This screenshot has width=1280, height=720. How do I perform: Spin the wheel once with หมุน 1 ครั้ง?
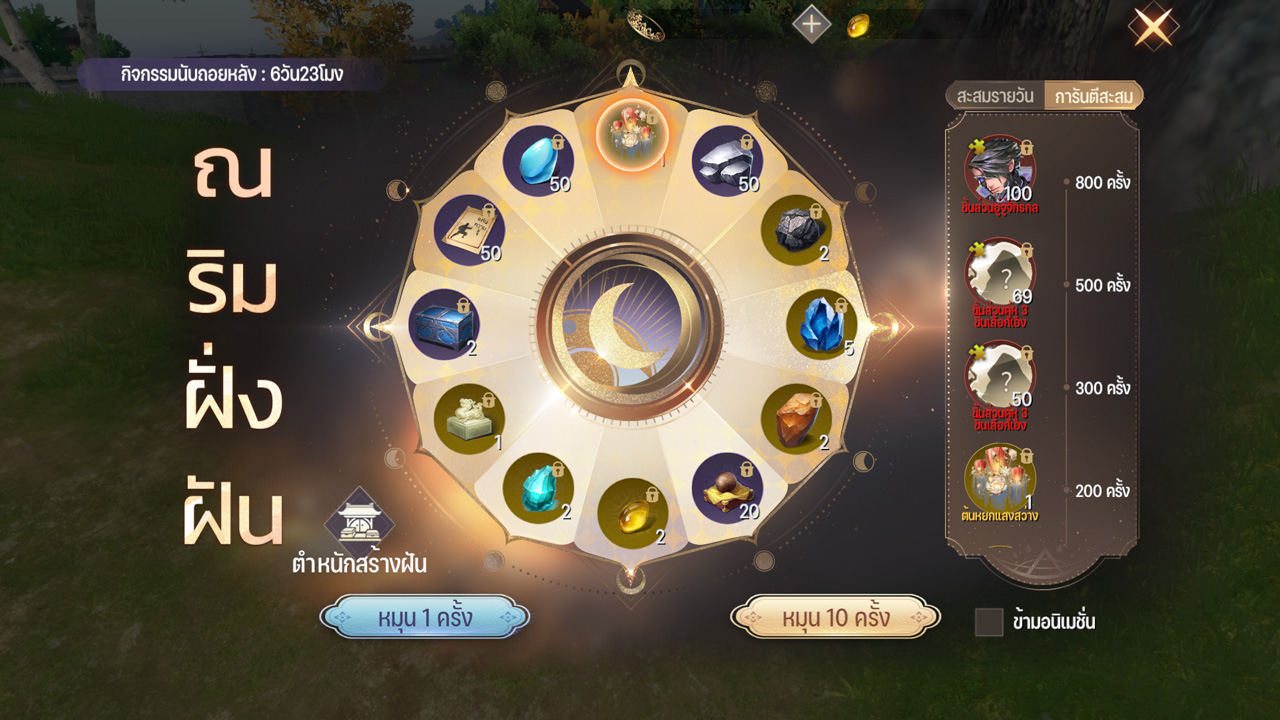coord(425,618)
